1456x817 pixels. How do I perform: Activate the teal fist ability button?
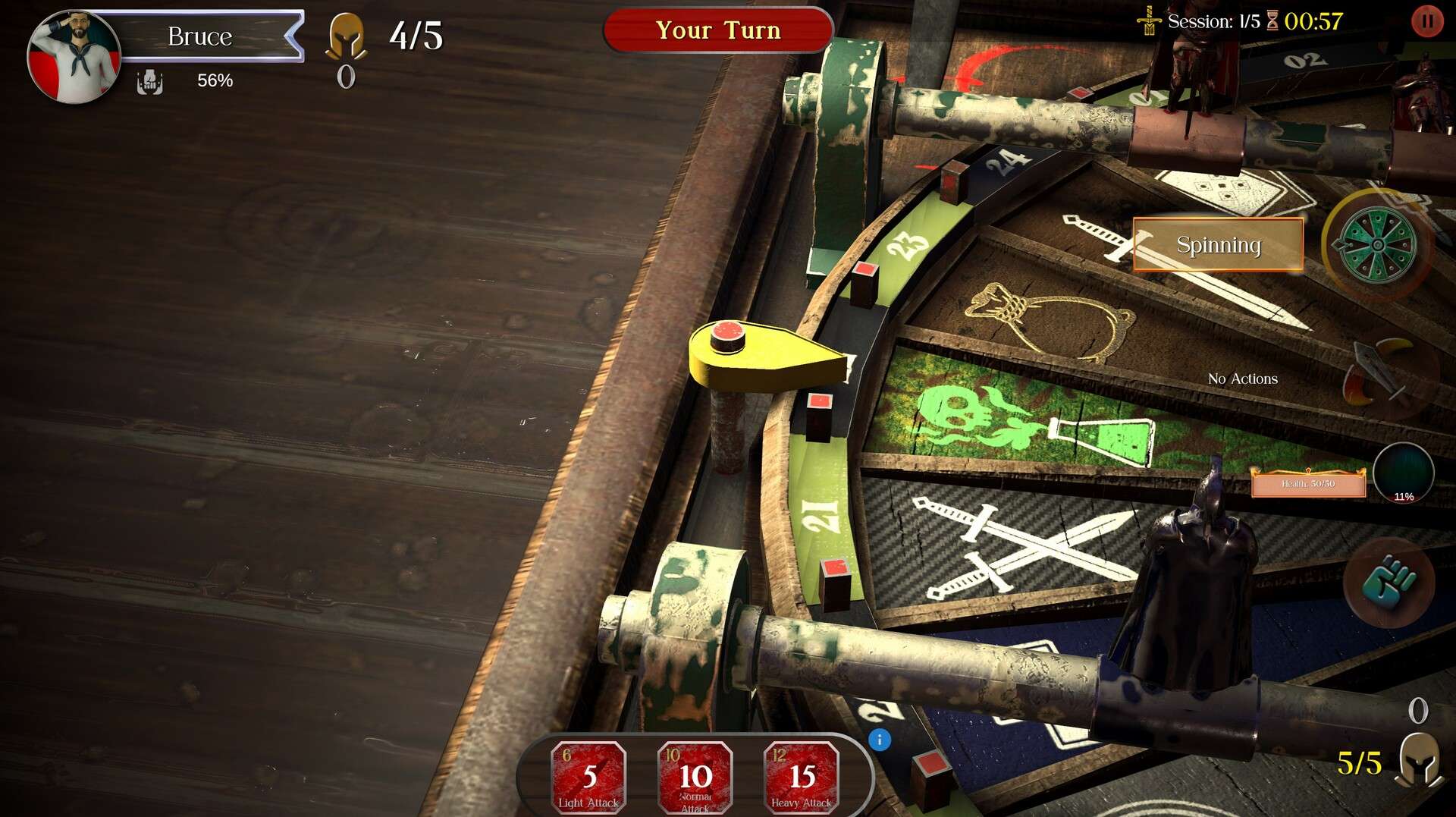tap(1389, 583)
